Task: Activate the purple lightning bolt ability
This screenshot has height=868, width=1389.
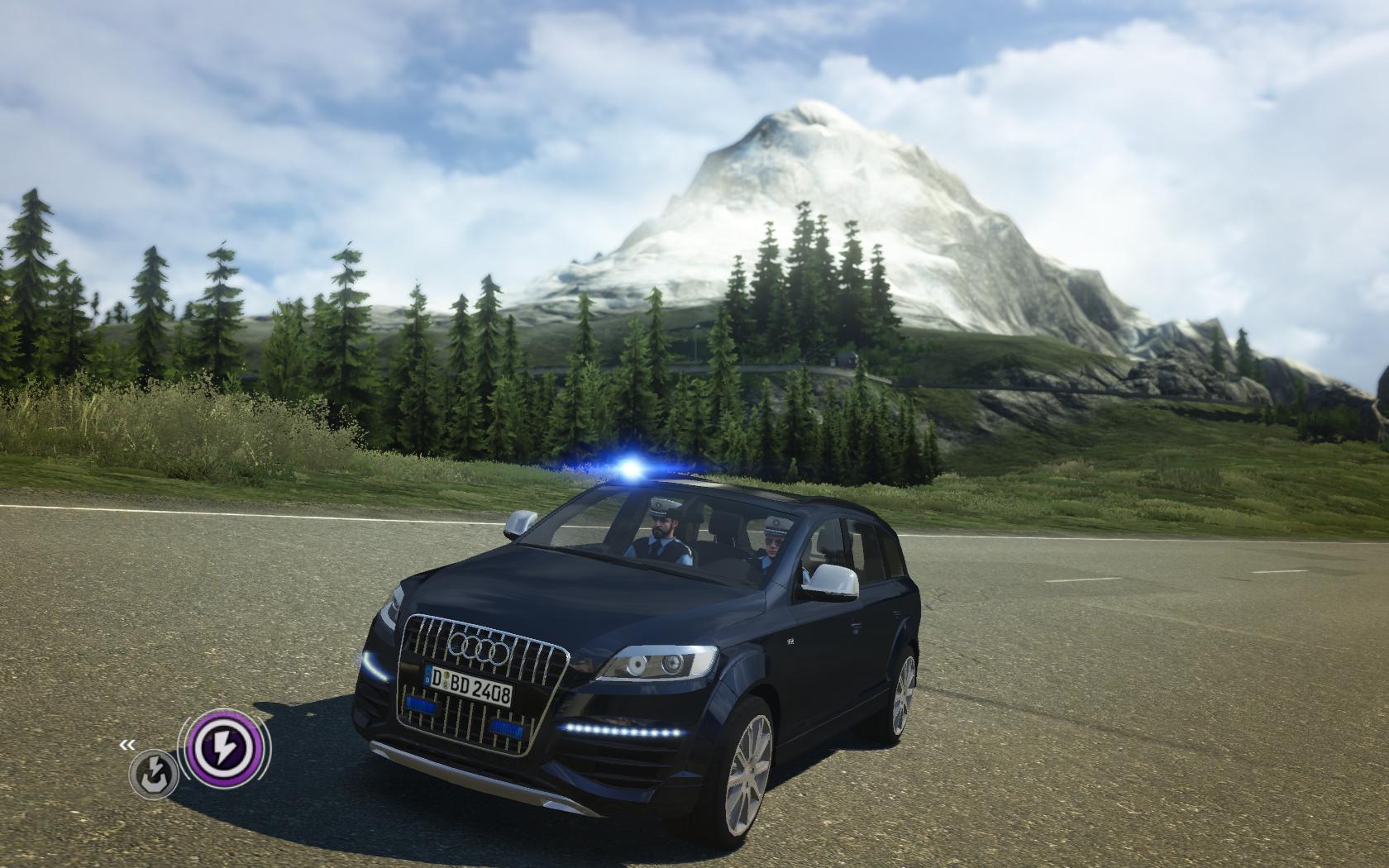Action: click(x=223, y=750)
